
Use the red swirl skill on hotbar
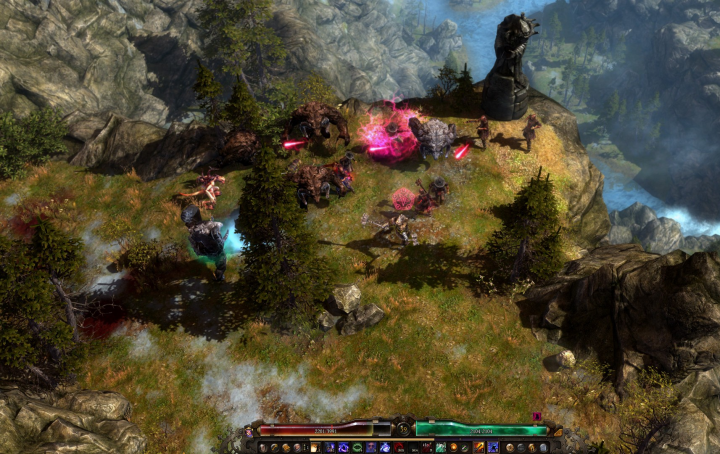(x=399, y=447)
